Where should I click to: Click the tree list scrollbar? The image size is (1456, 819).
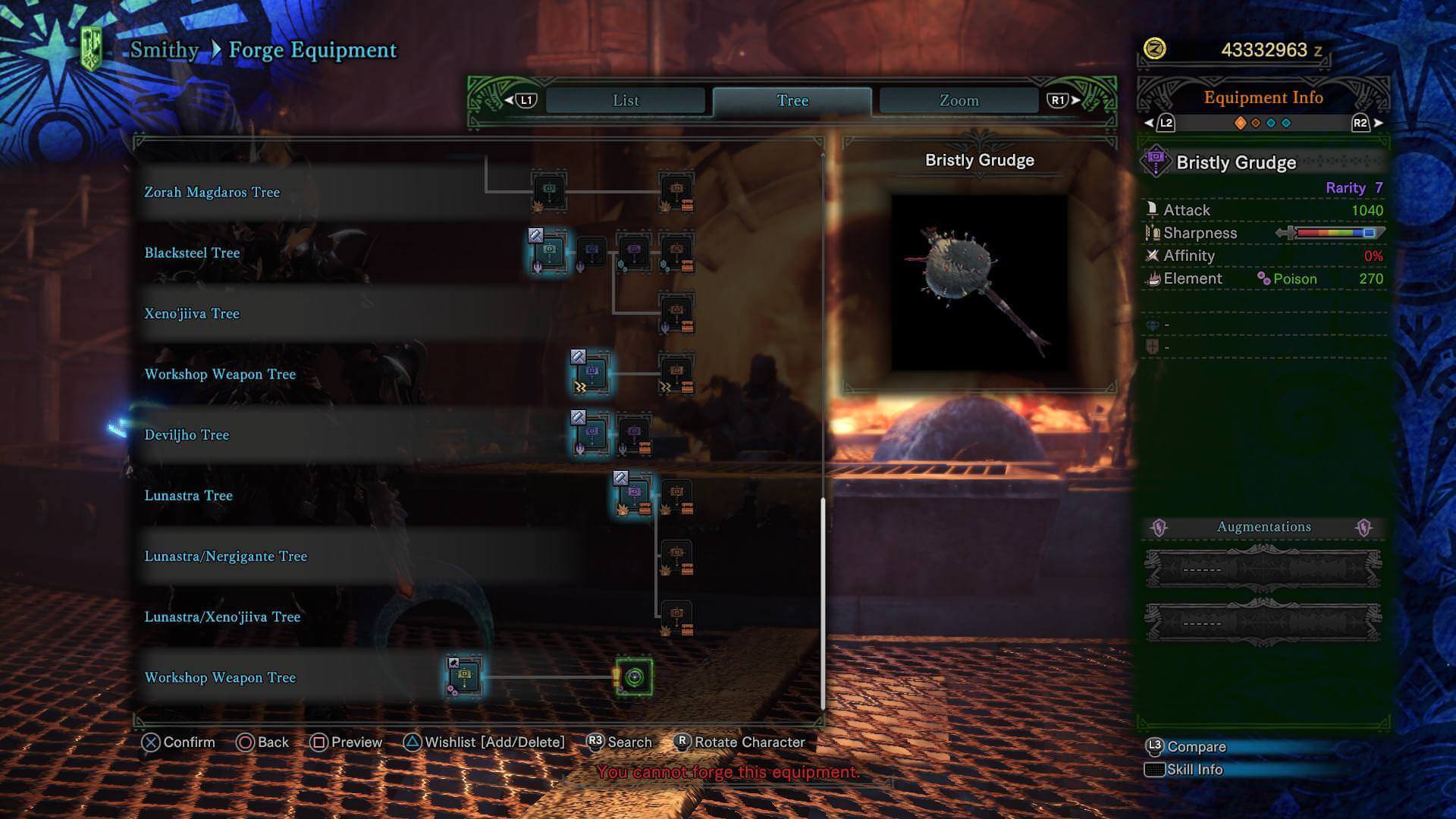coord(822,603)
